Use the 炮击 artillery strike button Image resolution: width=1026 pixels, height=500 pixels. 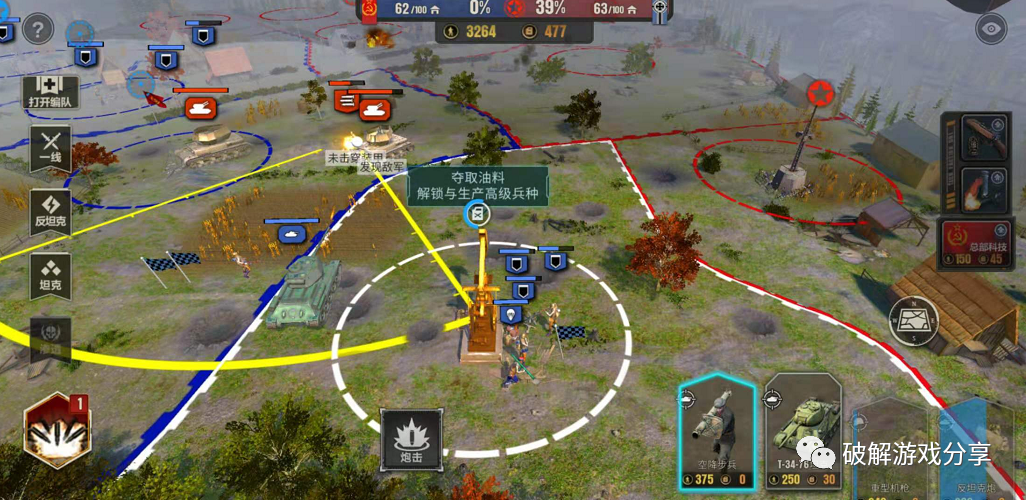[412, 441]
